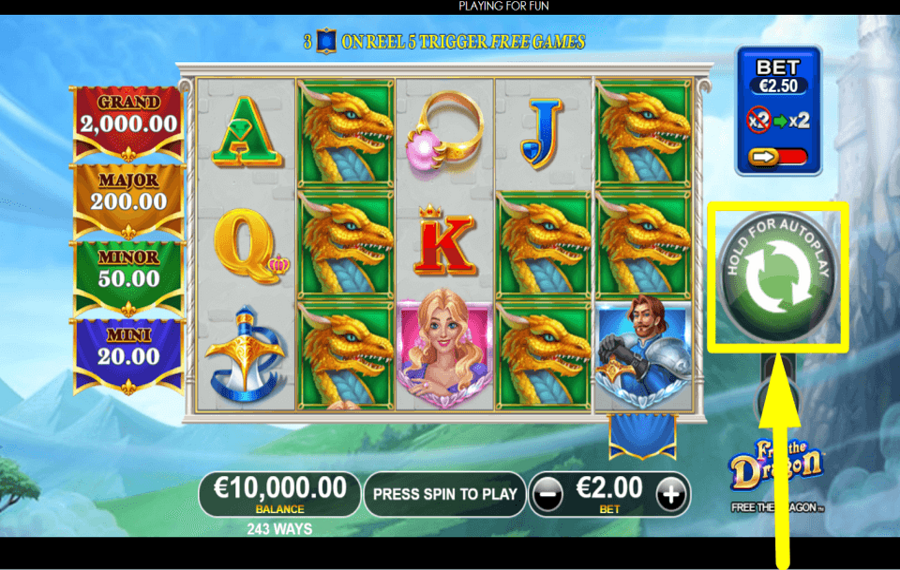This screenshot has height=570, width=900.
Task: Select the Mini 20.00 jackpot banner
Action: click(128, 351)
